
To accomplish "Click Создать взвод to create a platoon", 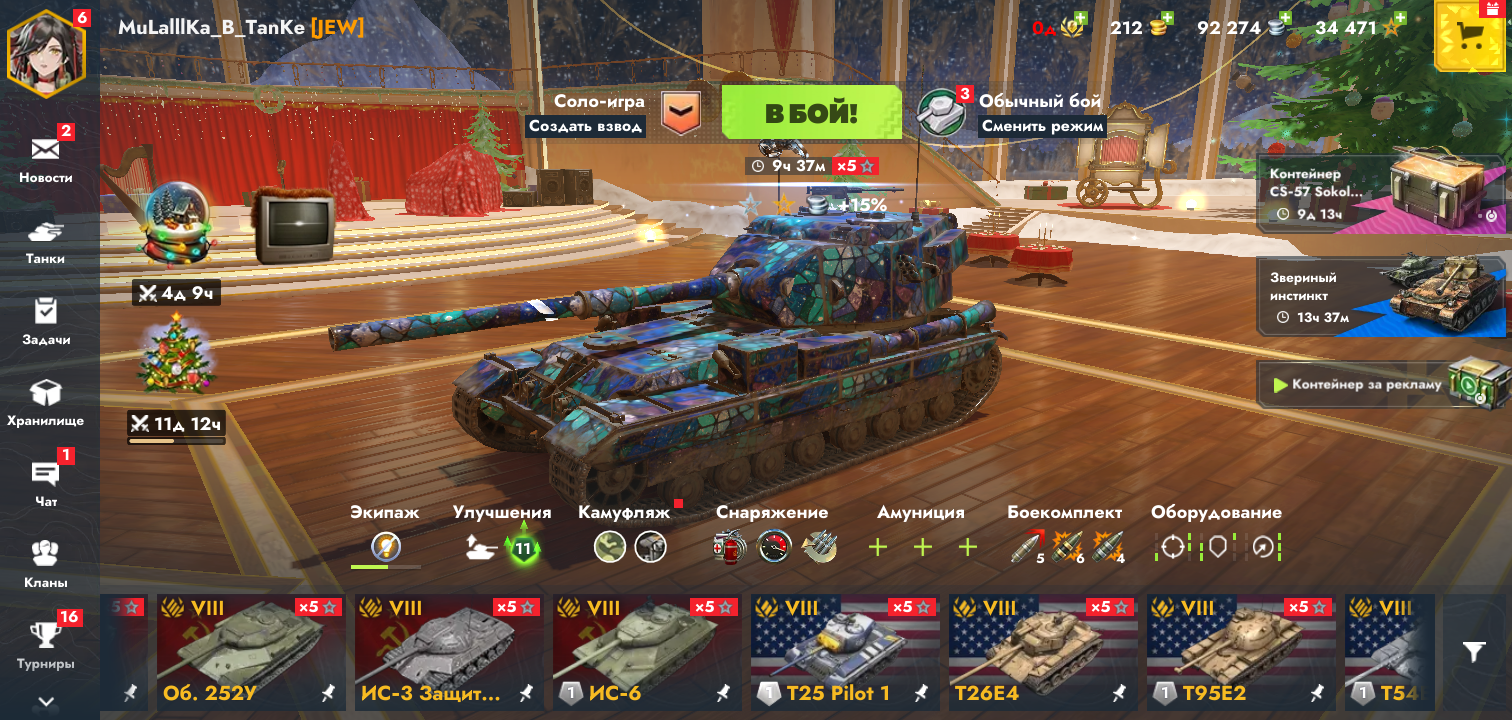I will 586,127.
